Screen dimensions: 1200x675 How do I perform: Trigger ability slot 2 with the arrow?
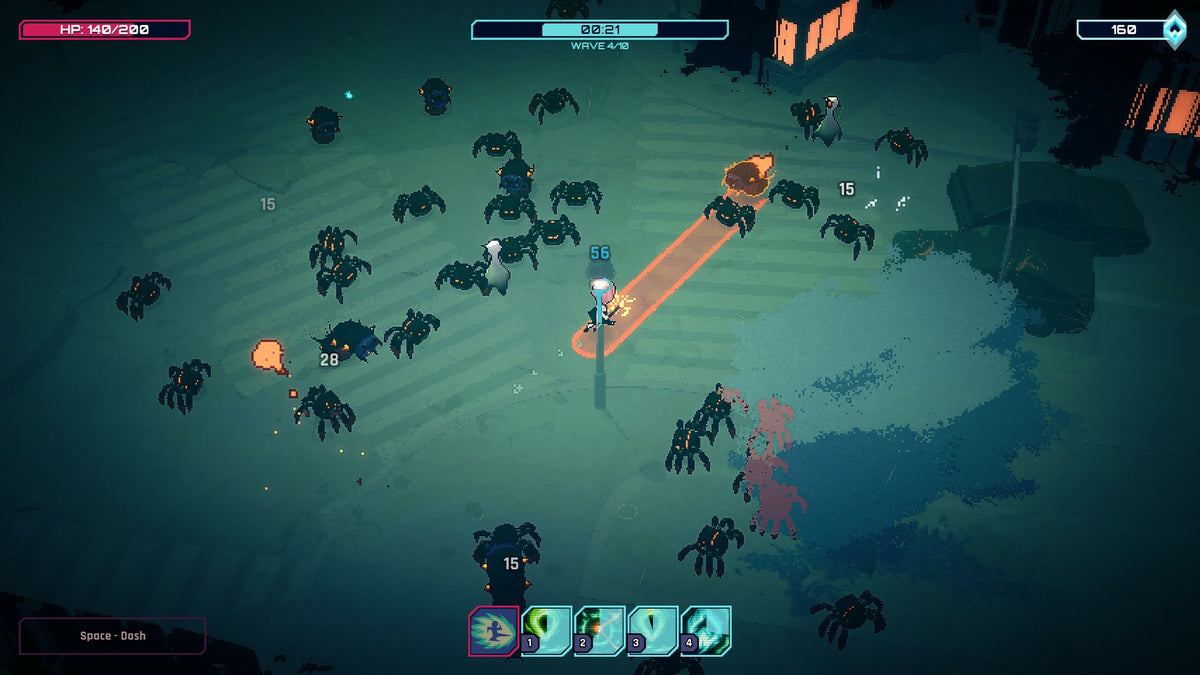point(600,631)
